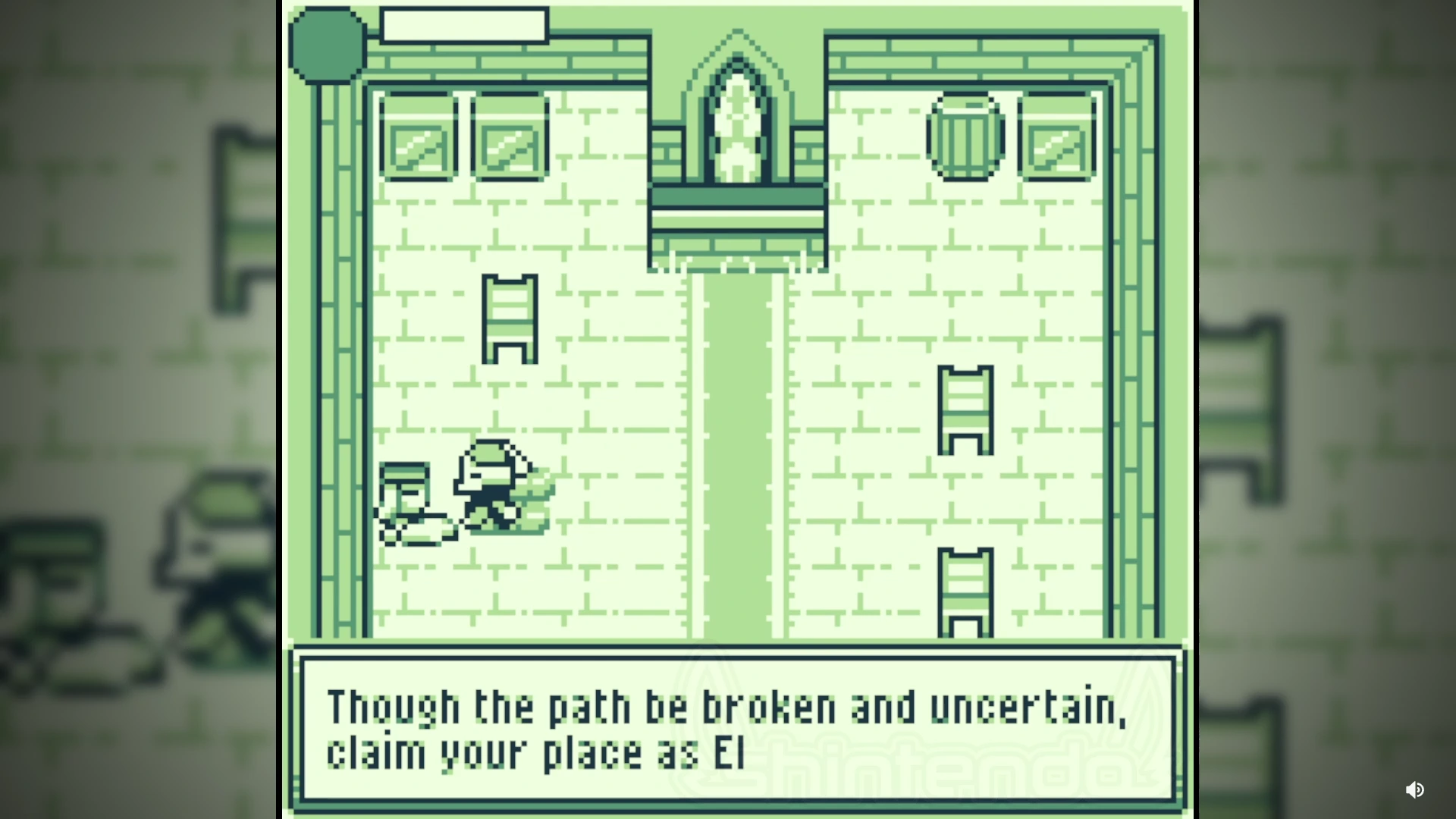Viewport: 1456px width, 819px height.
Task: Click the carpet path below the doorway
Action: [x=734, y=455]
